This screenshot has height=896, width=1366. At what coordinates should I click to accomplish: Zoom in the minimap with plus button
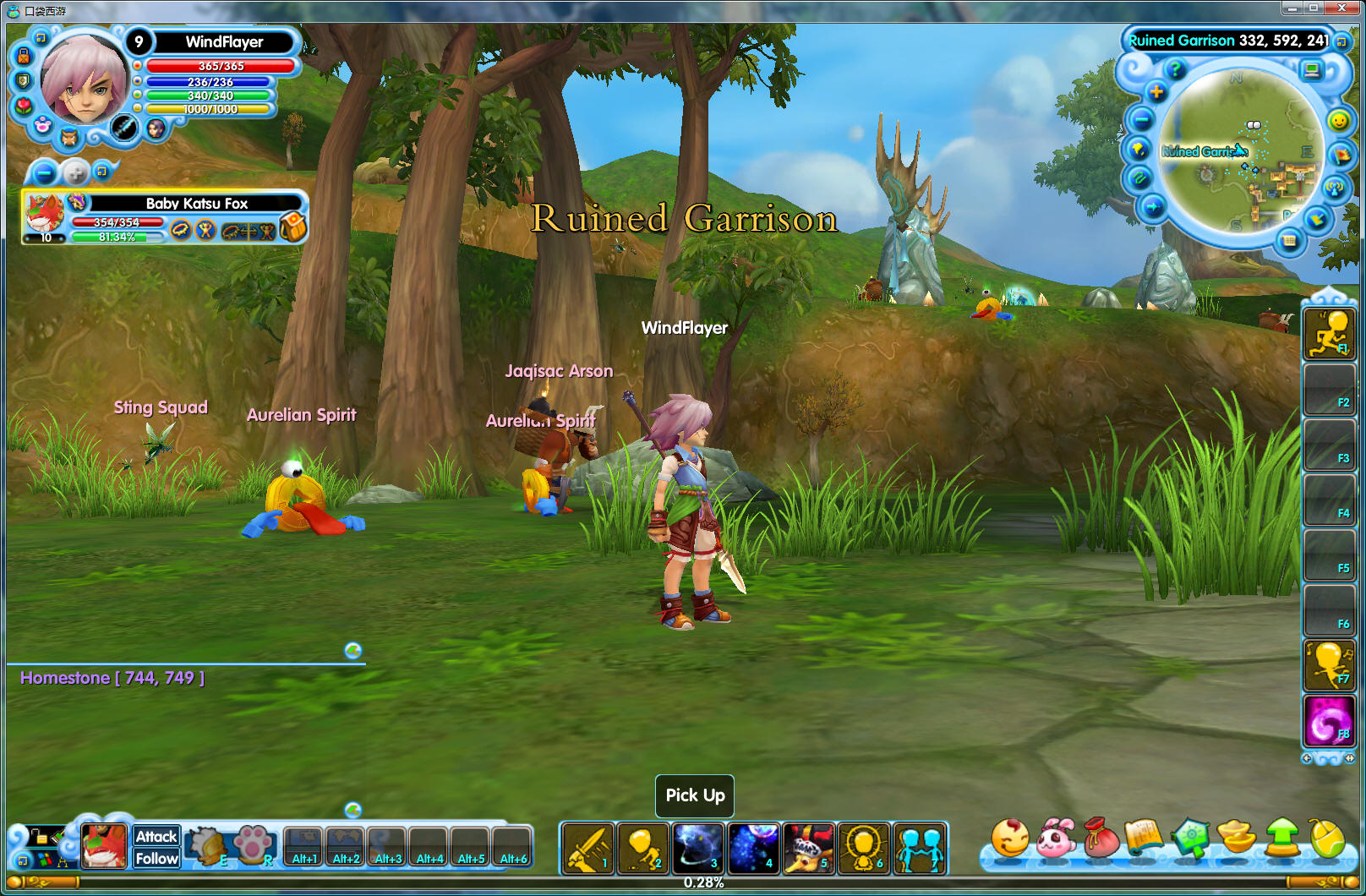(1156, 92)
